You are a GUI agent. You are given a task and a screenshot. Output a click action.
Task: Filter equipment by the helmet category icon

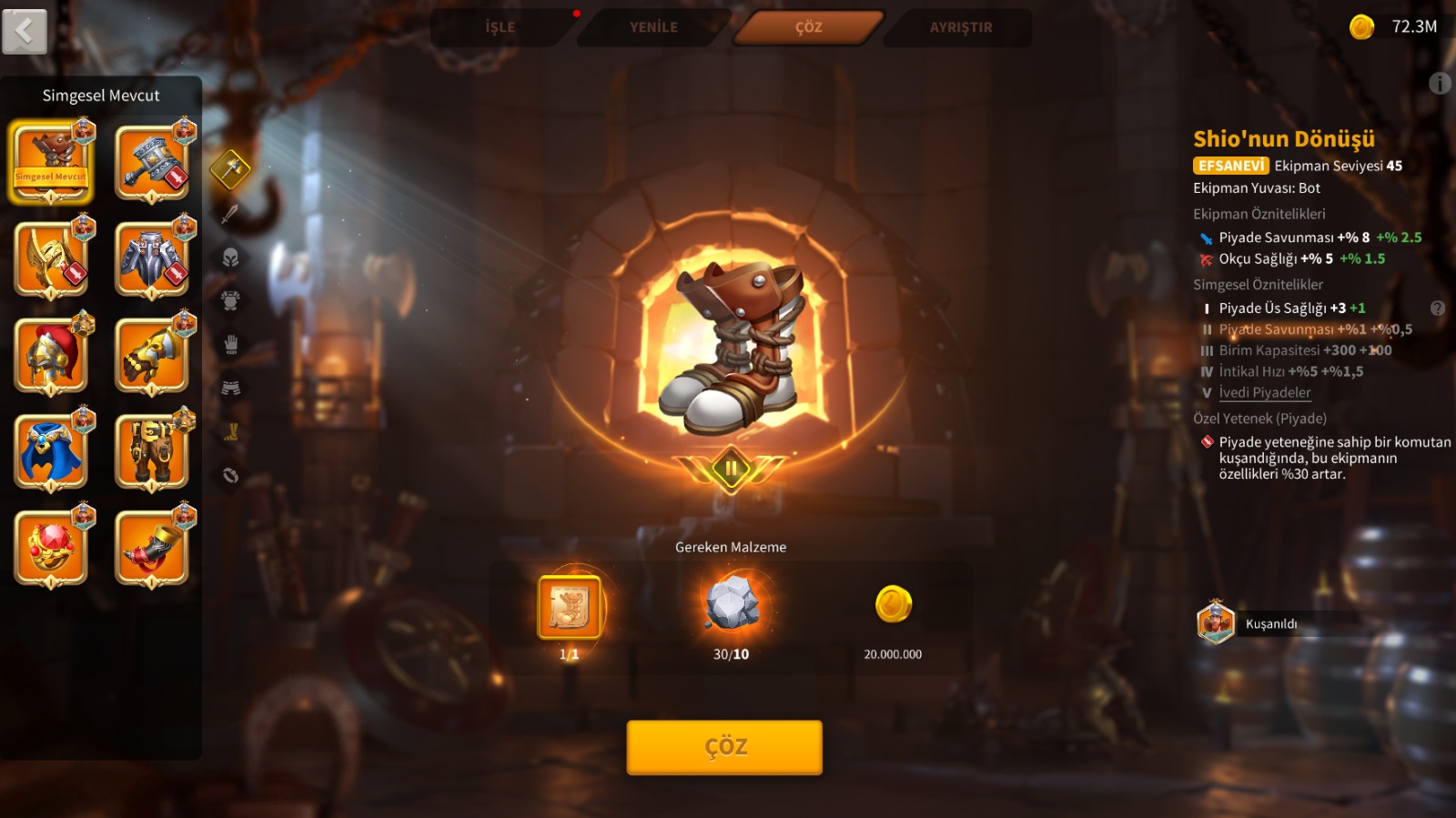230,258
